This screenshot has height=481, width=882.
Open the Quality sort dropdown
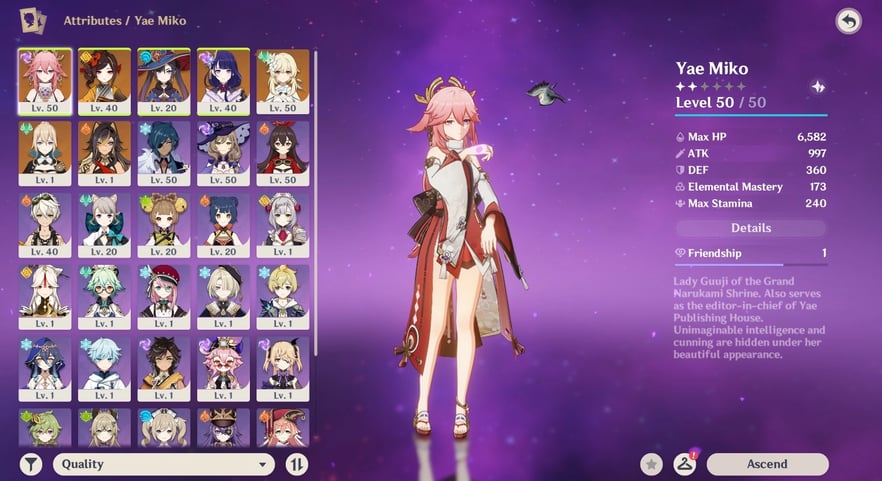coord(165,464)
